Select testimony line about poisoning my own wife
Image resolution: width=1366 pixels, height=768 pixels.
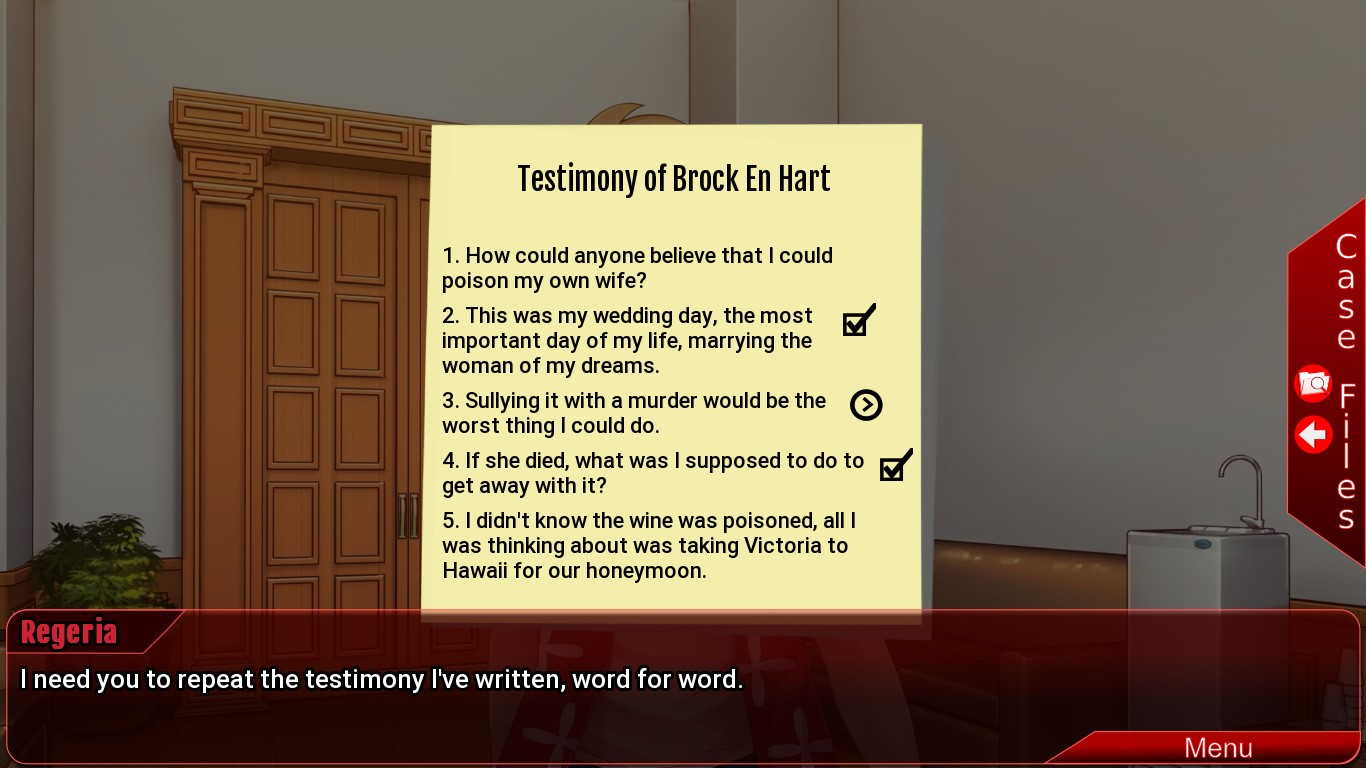[637, 268]
